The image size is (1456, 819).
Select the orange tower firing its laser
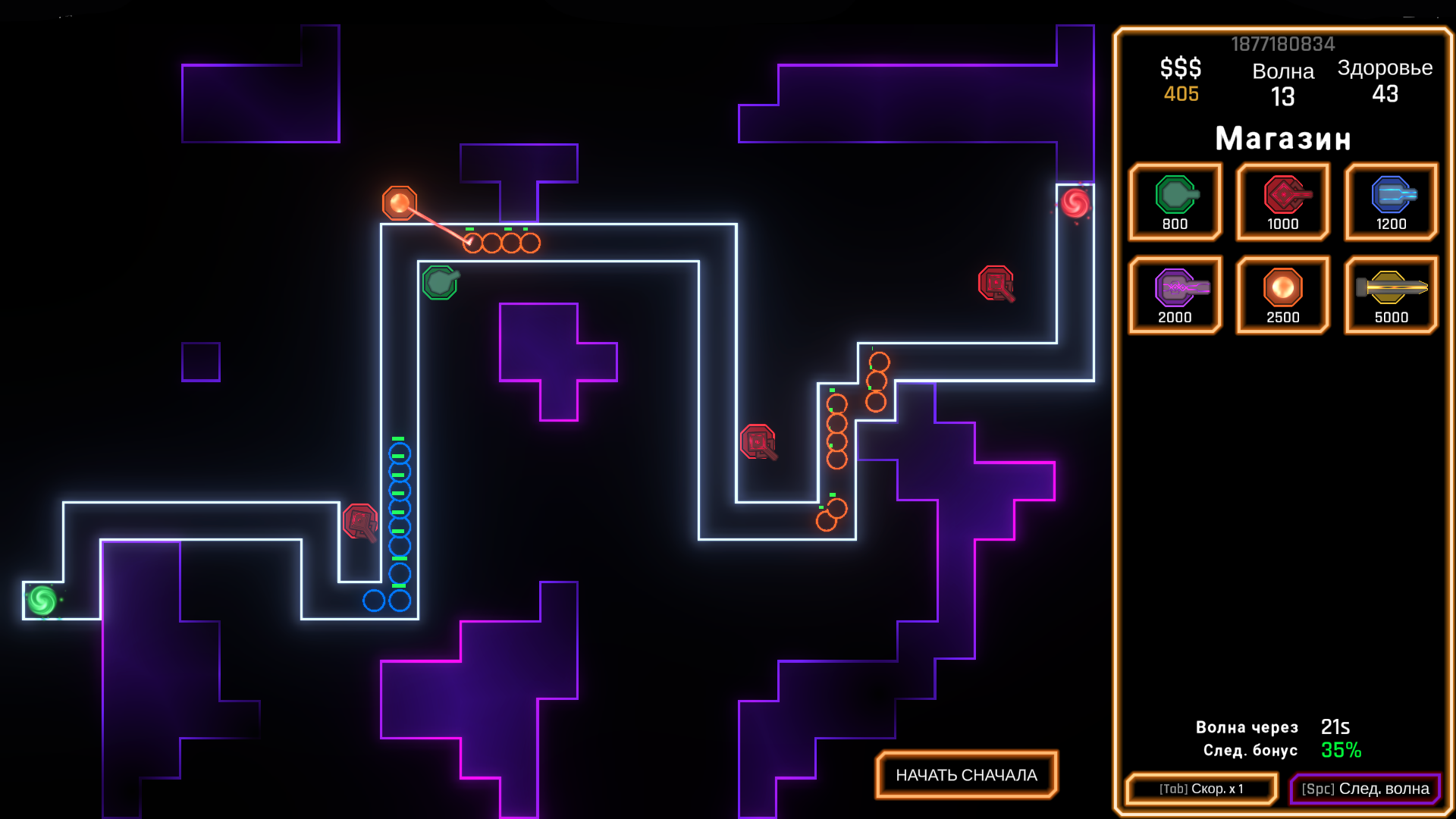(398, 202)
